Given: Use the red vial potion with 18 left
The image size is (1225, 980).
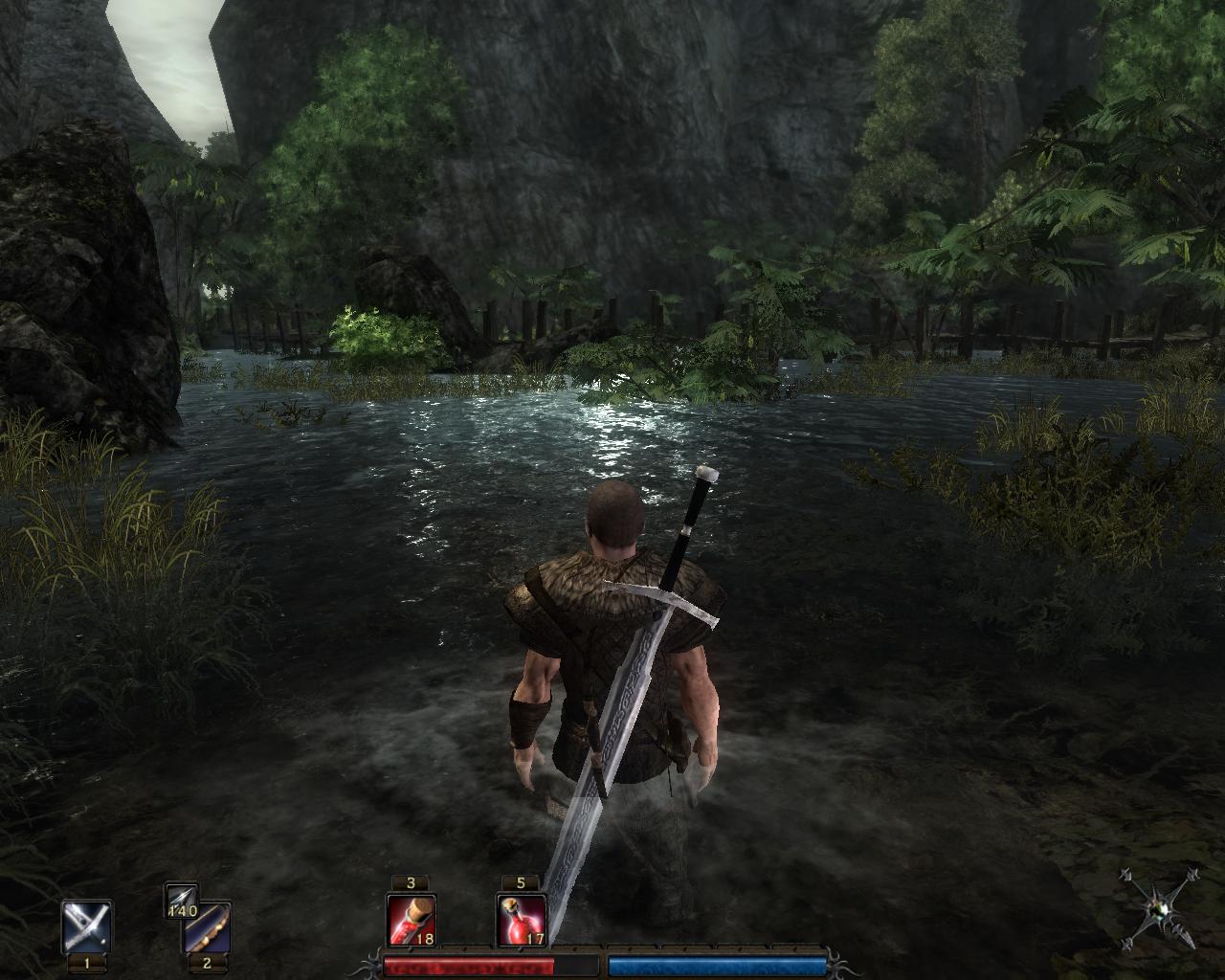Looking at the screenshot, I should pyautogui.click(x=412, y=920).
